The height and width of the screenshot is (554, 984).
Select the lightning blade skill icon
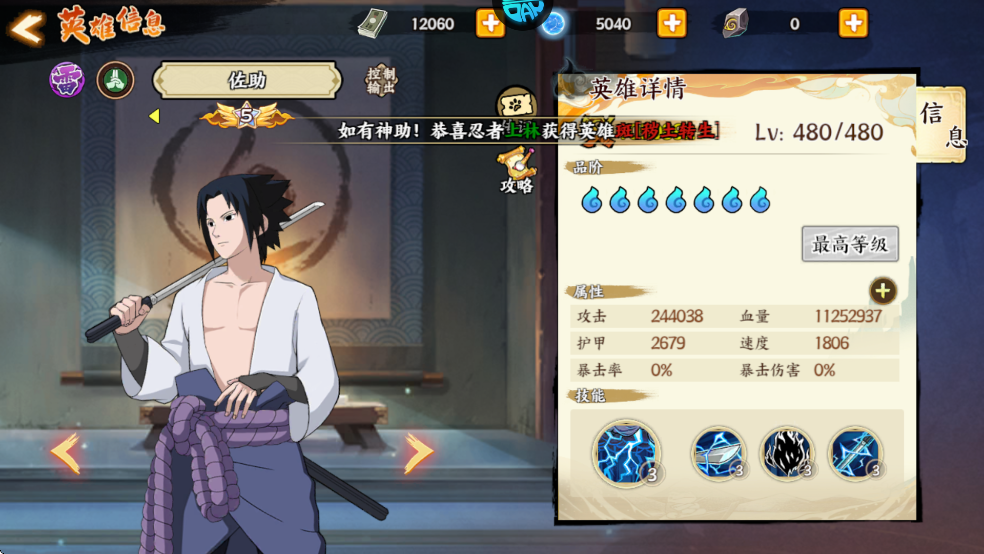pyautogui.click(x=718, y=454)
